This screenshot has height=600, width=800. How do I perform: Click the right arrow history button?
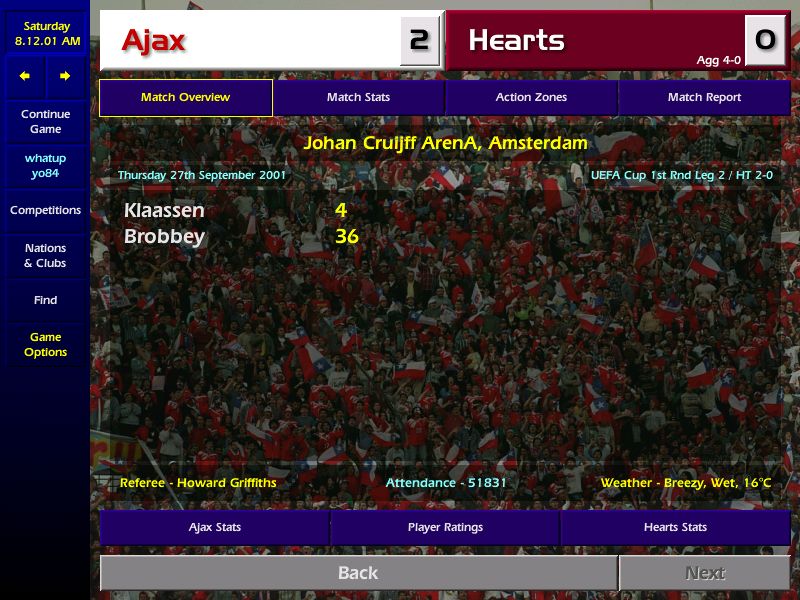pos(65,76)
